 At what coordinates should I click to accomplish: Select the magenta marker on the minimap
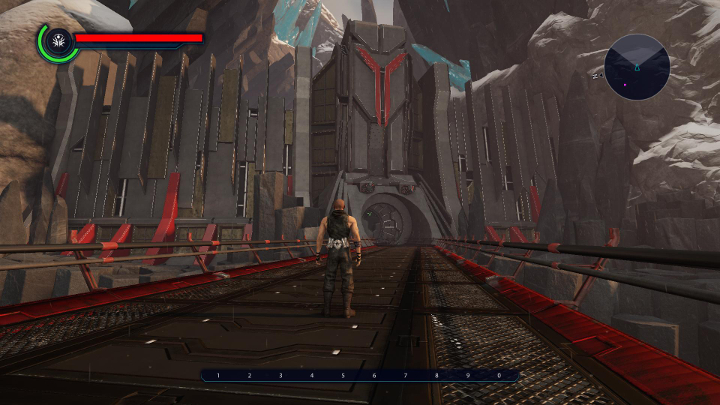pyautogui.click(x=626, y=84)
